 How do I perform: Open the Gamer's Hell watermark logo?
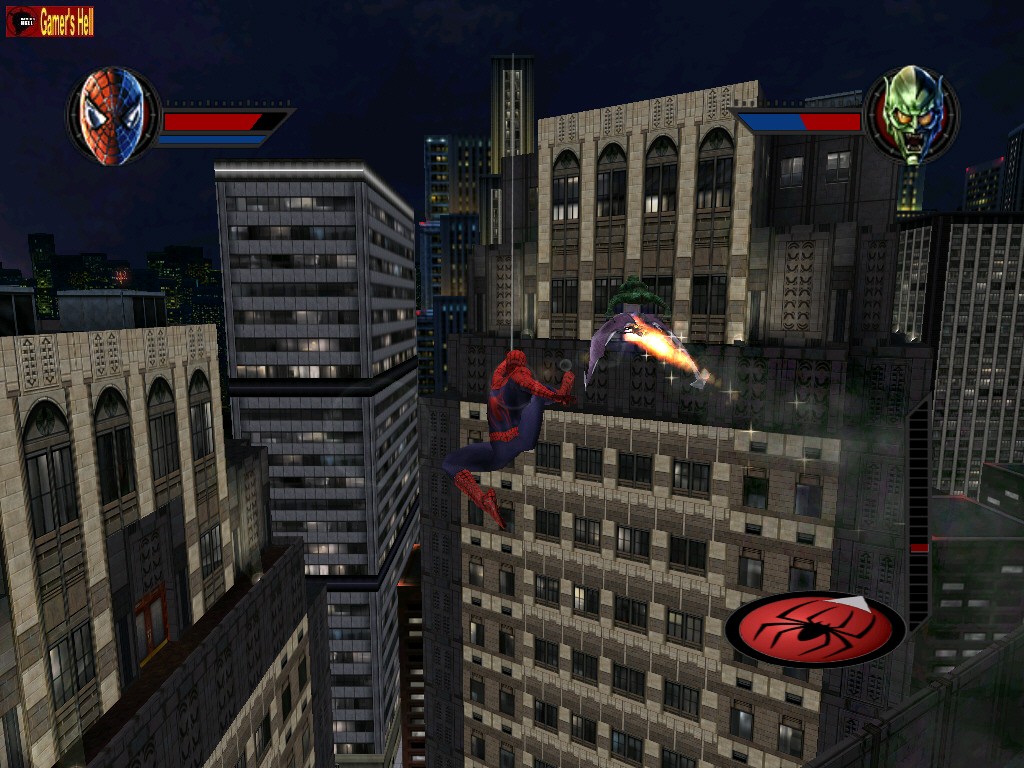tap(50, 21)
